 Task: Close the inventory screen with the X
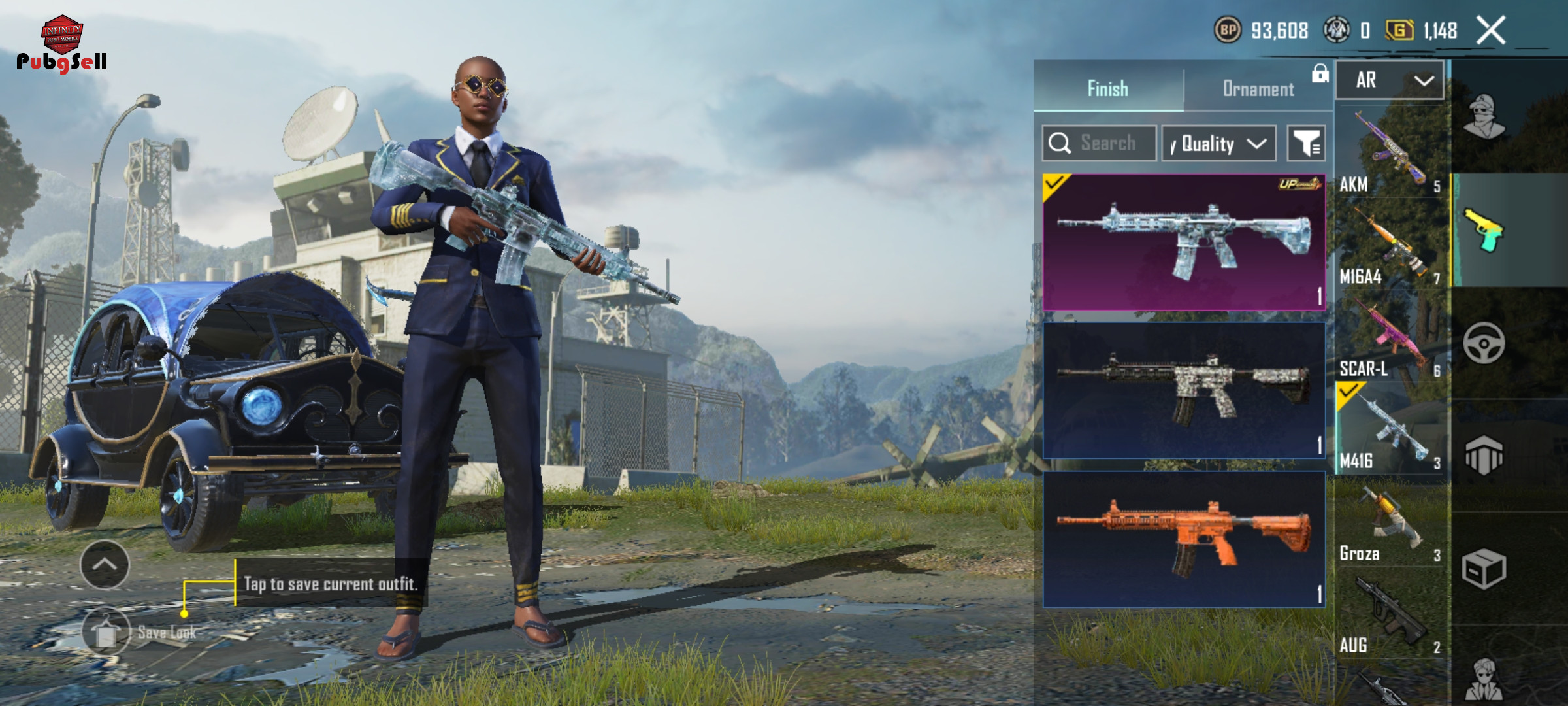tap(1491, 31)
